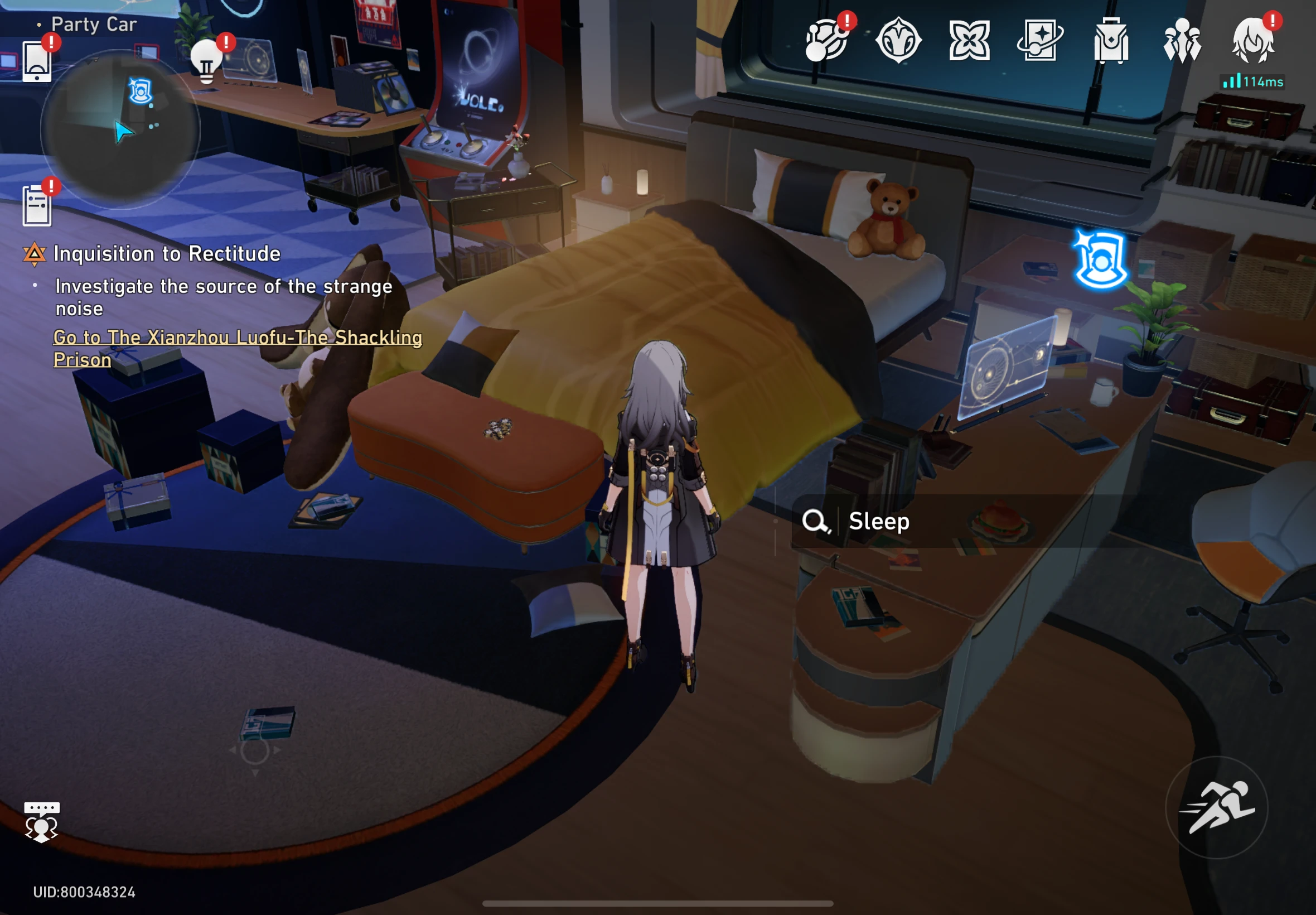Select the Sleep interaction option
Image resolution: width=1316 pixels, height=915 pixels.
coord(879,522)
